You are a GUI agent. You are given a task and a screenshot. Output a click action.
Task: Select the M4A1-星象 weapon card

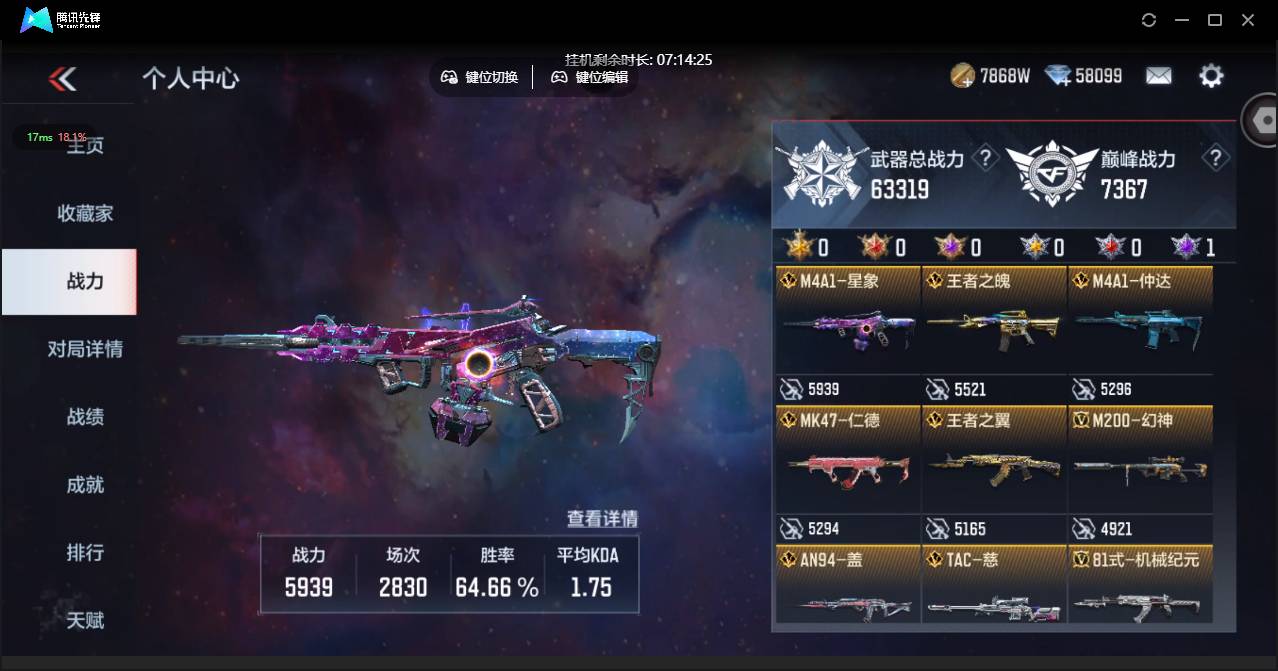tap(848, 330)
